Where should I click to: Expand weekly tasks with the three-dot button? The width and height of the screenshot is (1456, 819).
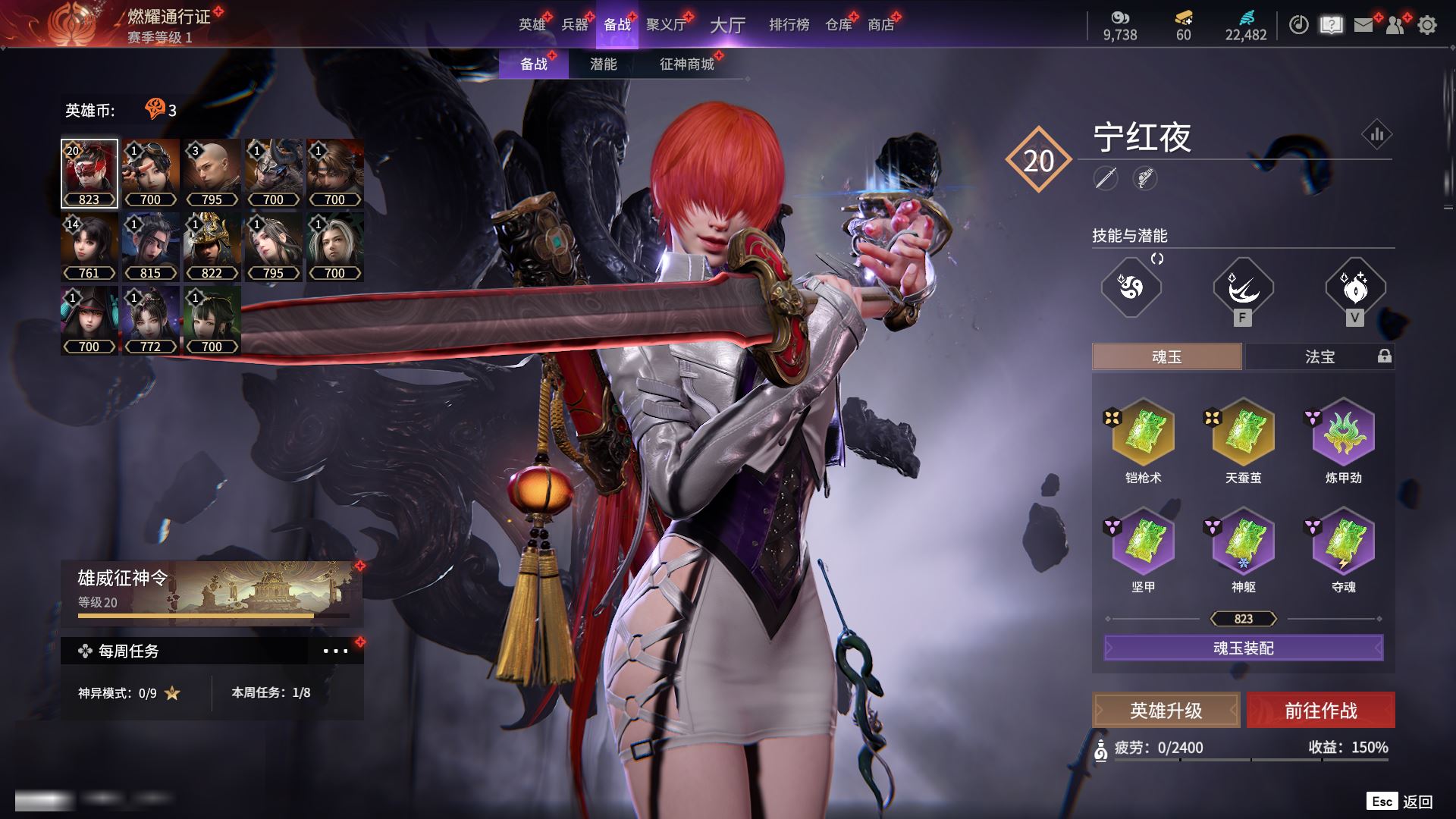pos(335,651)
